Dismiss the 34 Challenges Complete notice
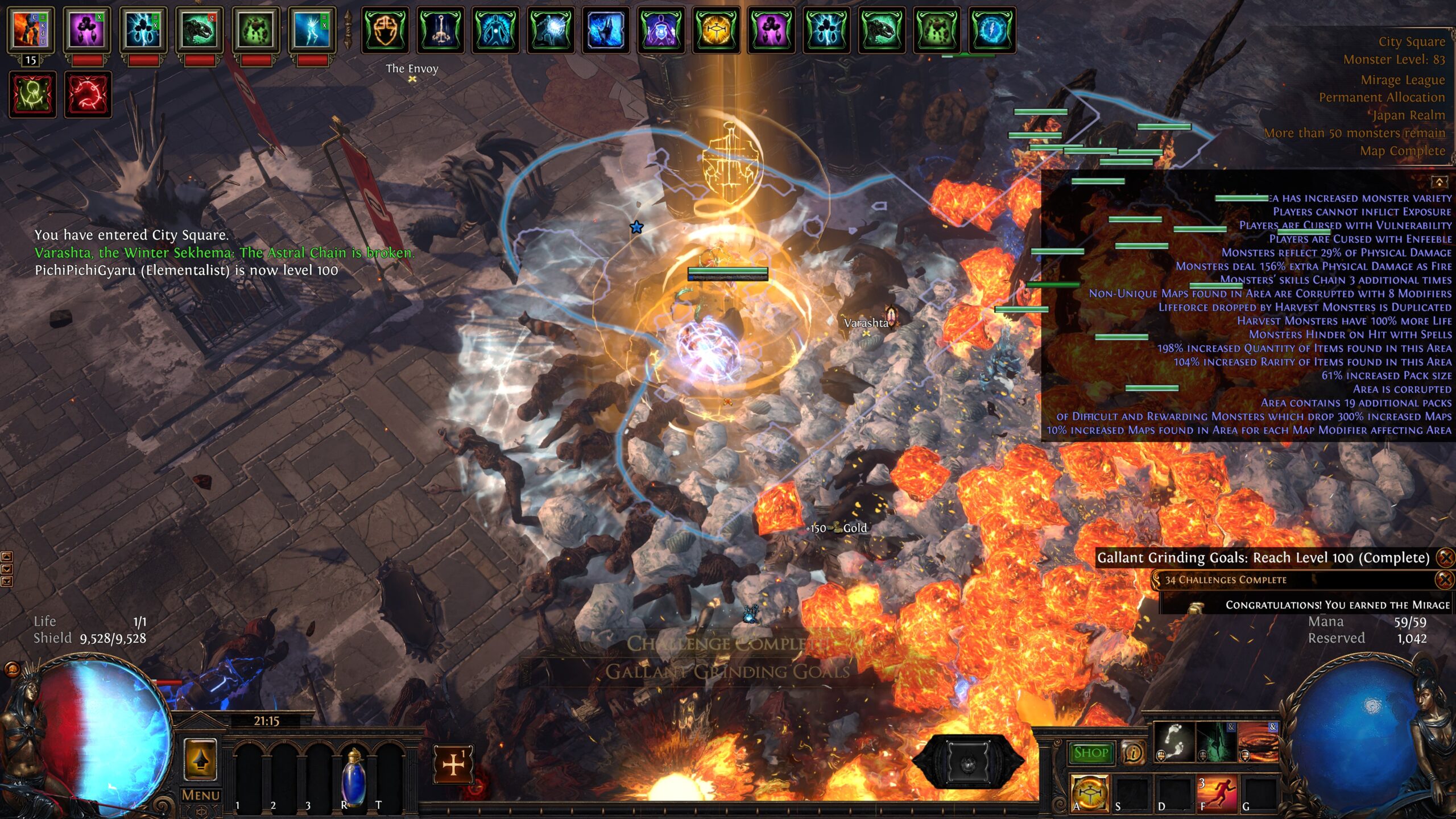 pos(1445,580)
